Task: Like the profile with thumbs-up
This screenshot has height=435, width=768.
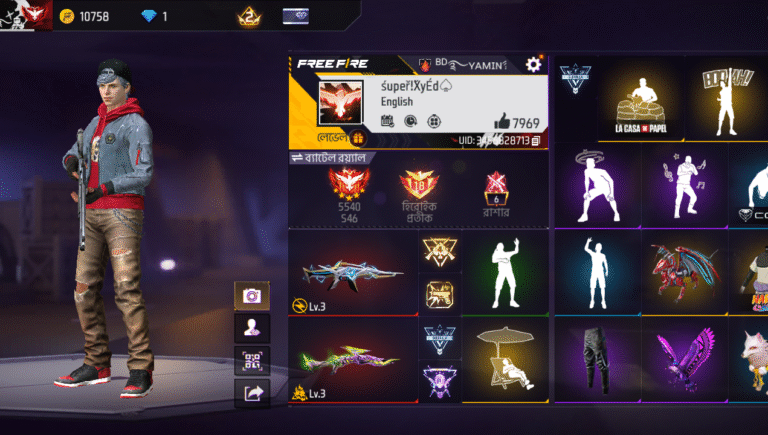Action: [503, 121]
